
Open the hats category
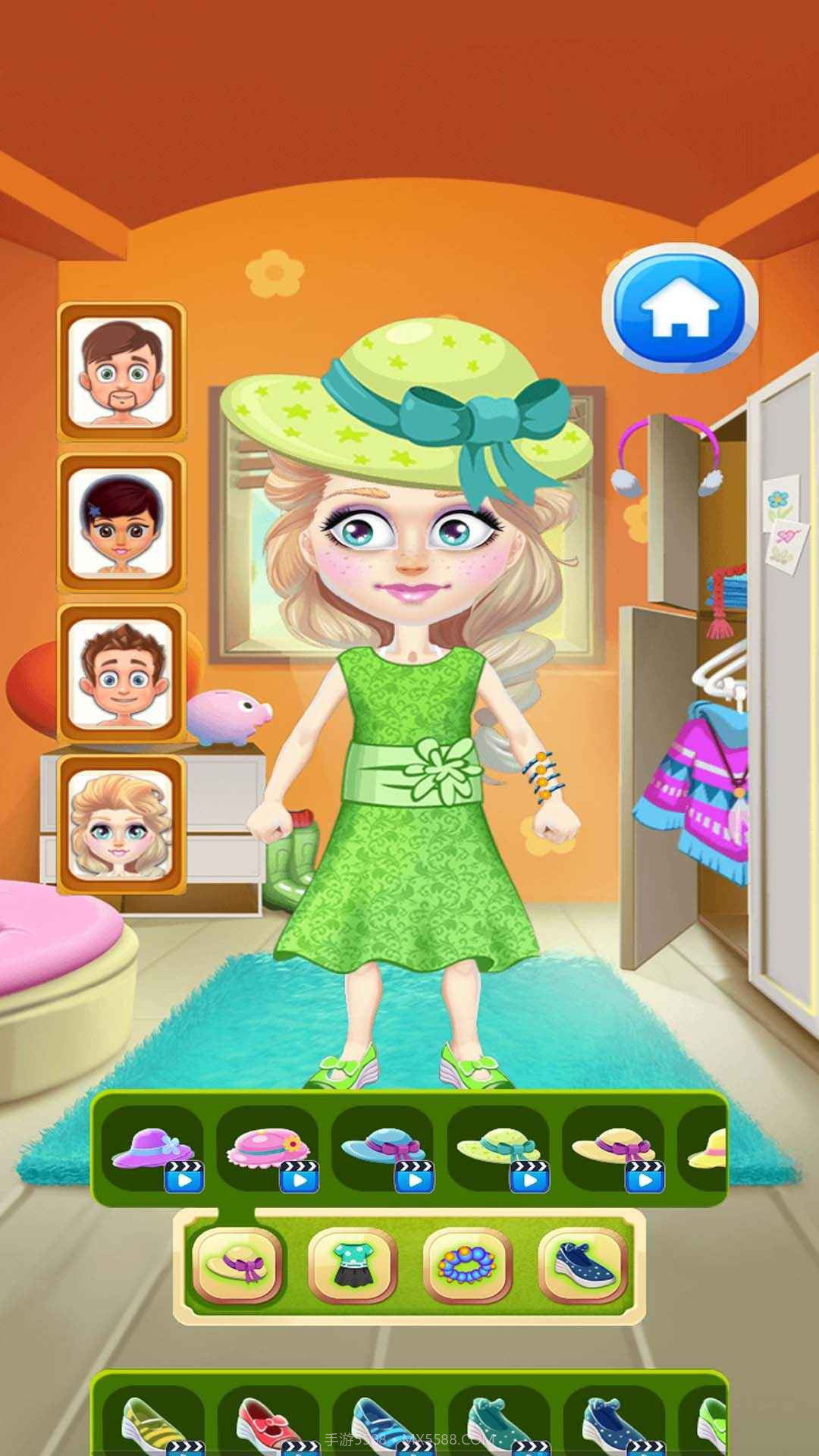pos(237,1264)
